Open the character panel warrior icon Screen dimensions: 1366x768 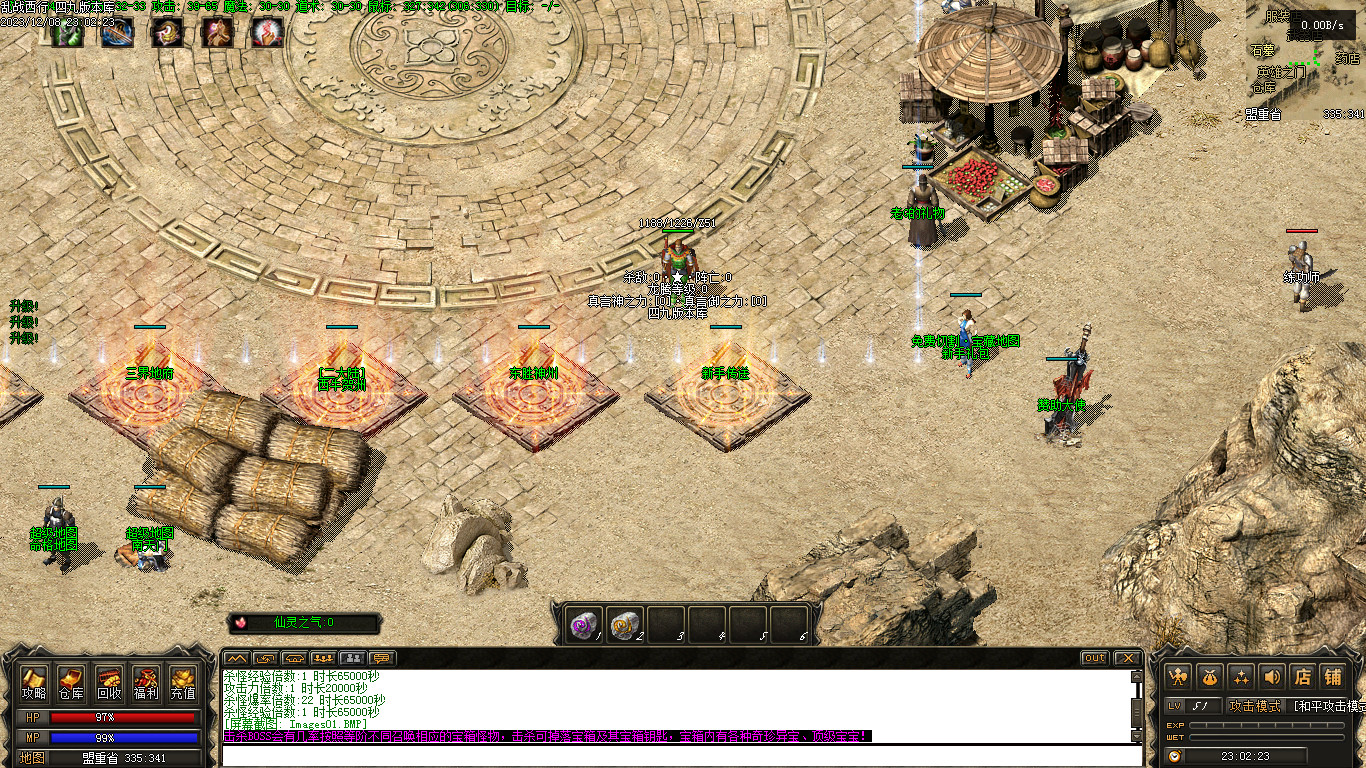(x=1179, y=676)
